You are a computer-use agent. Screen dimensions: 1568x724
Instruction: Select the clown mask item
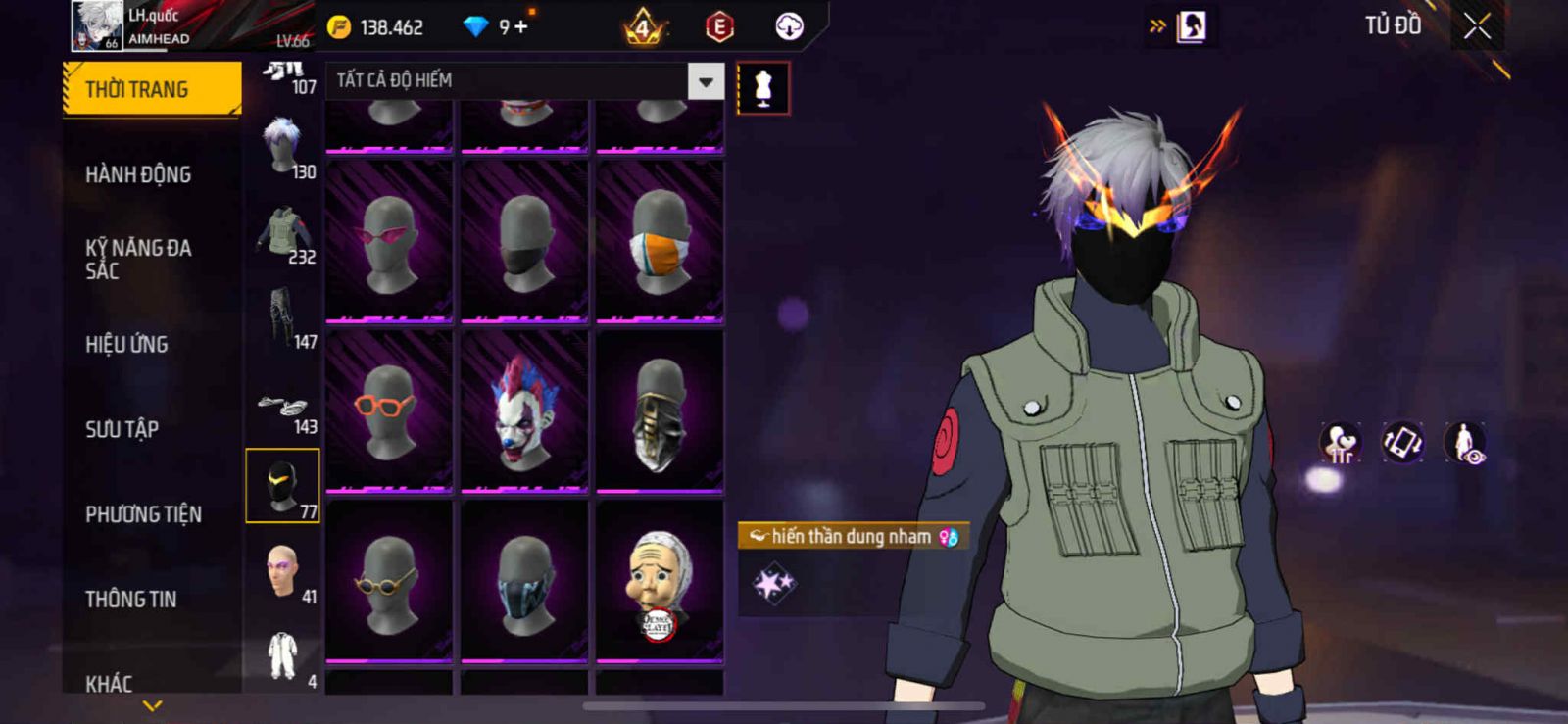[524, 410]
